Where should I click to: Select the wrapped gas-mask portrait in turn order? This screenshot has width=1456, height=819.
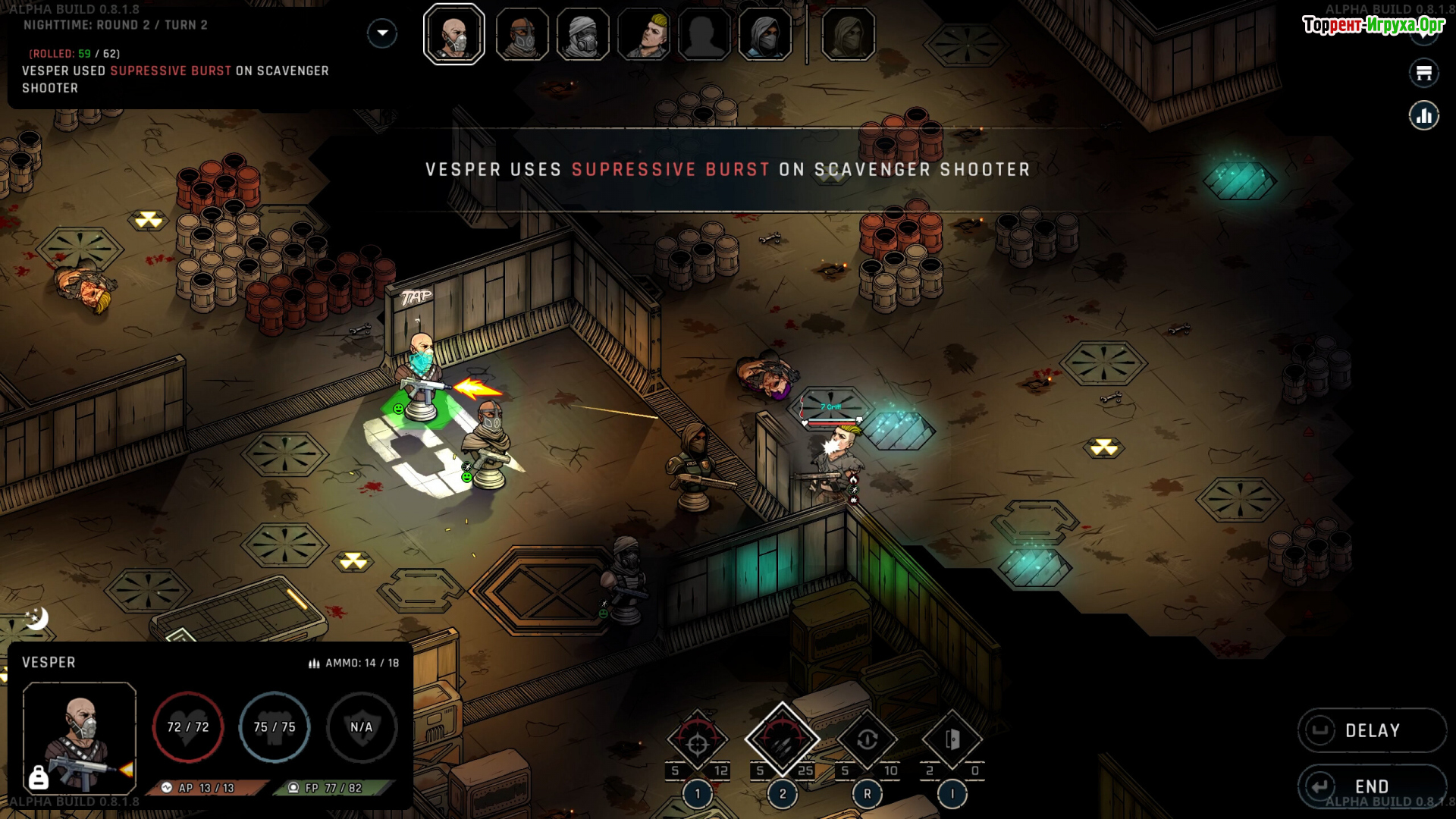click(582, 35)
